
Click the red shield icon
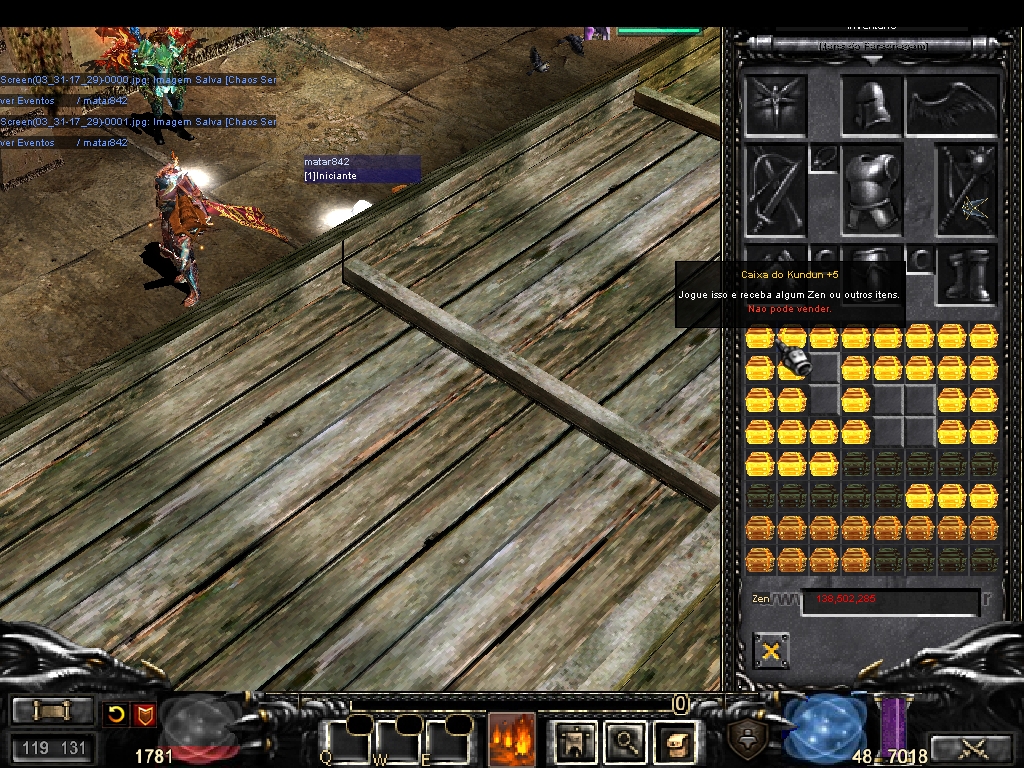[x=144, y=714]
